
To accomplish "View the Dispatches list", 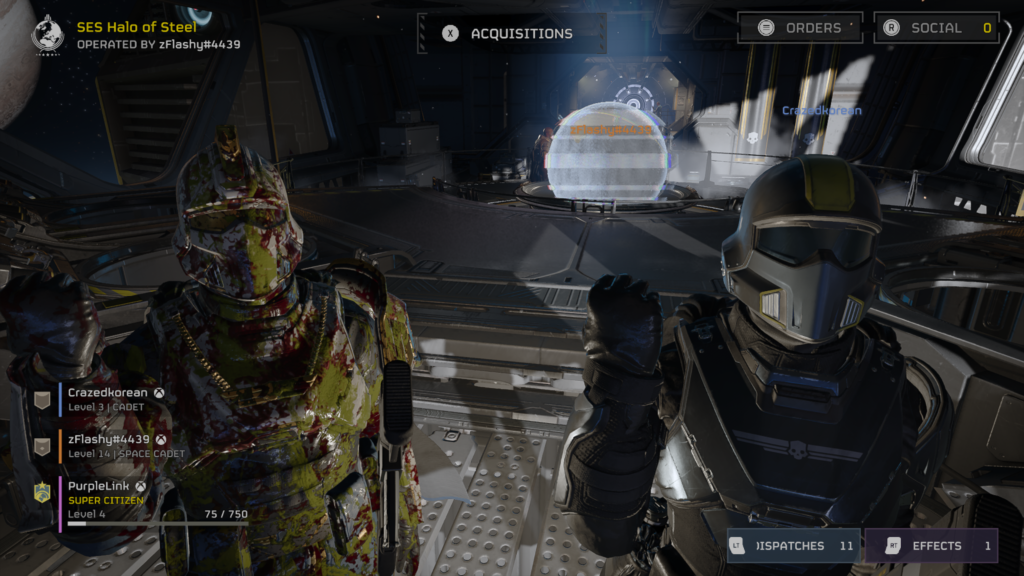I will click(x=793, y=546).
